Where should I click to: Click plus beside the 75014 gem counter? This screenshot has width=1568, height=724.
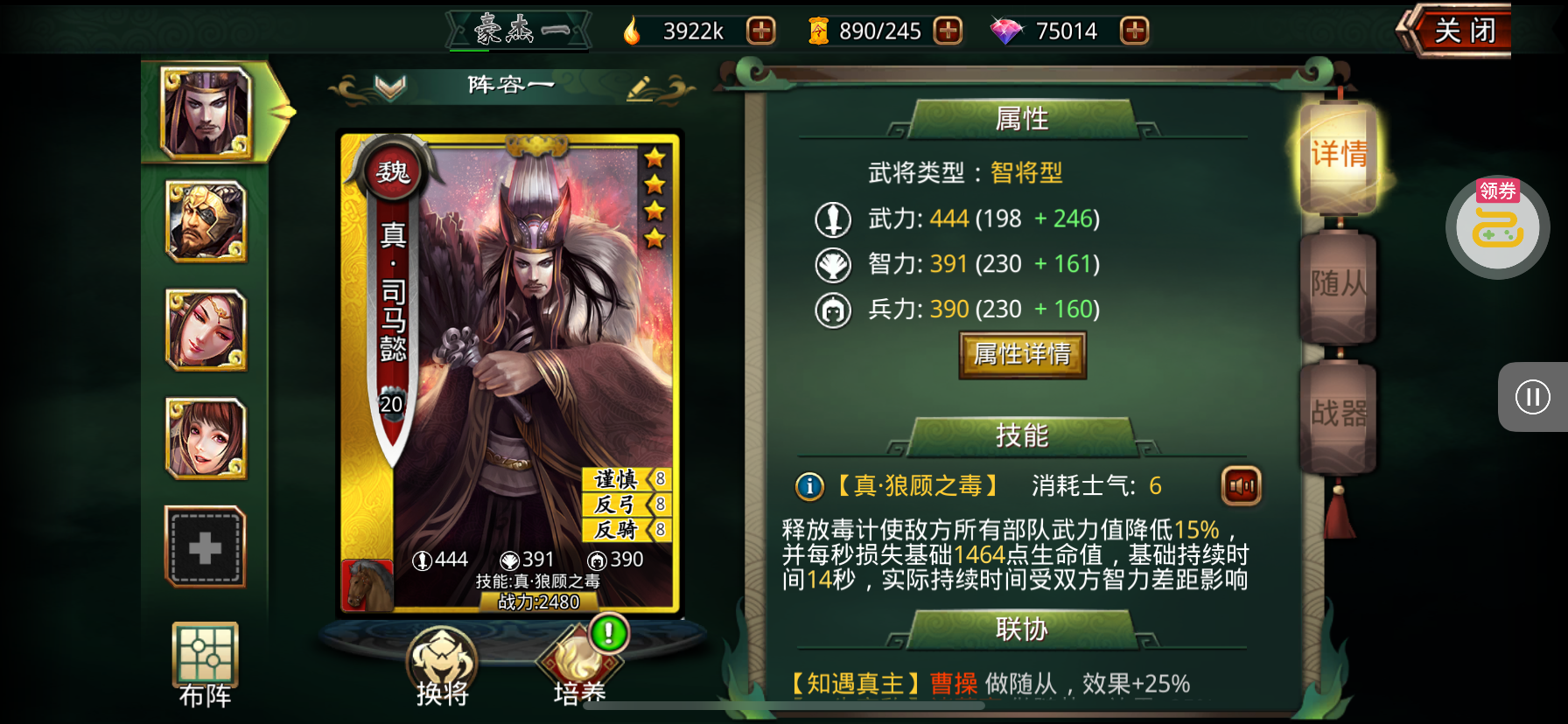tap(1133, 31)
